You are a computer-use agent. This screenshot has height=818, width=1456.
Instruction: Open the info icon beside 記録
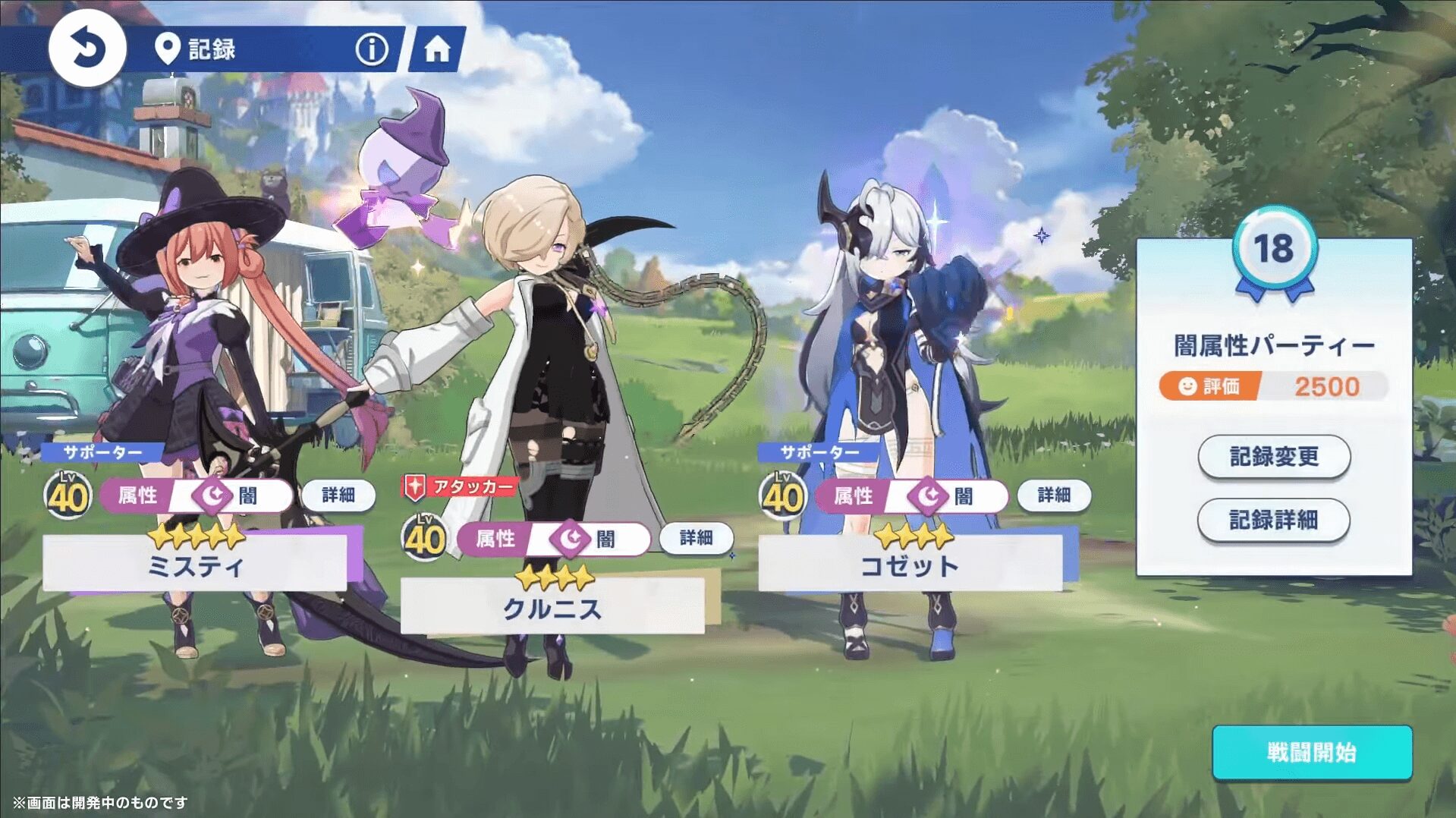372,49
